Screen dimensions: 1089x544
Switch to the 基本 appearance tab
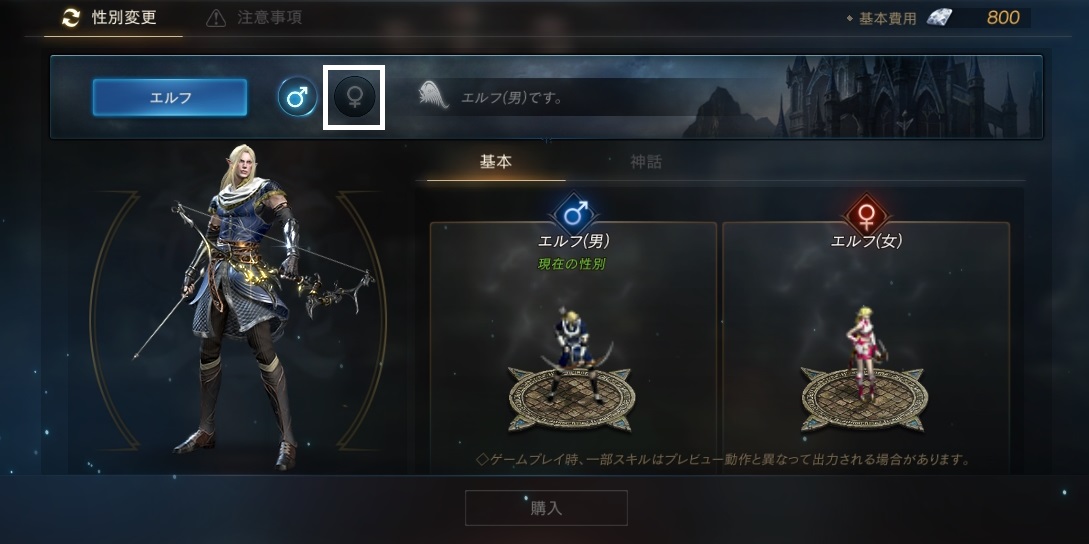click(x=496, y=162)
